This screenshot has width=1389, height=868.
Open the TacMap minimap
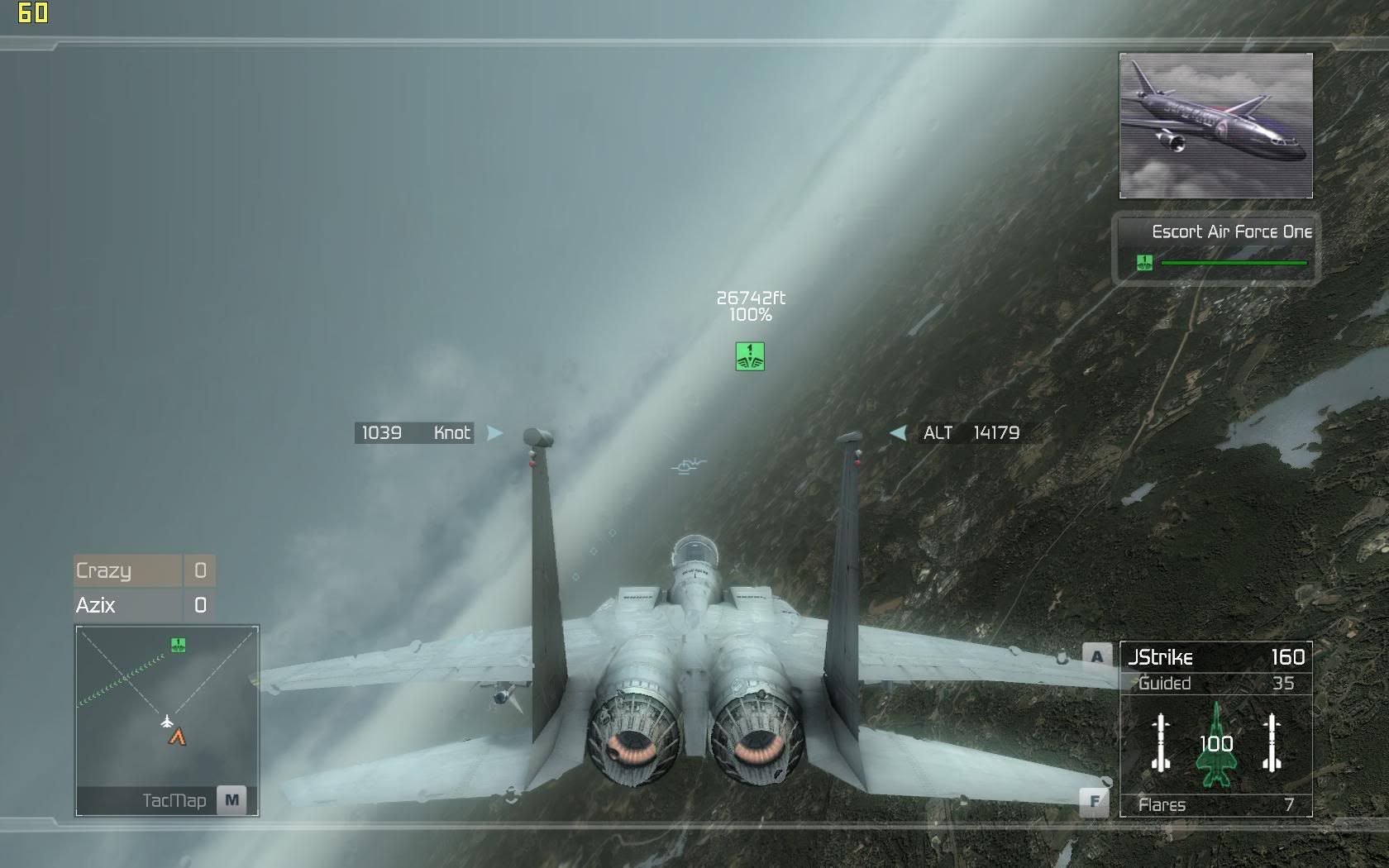(x=231, y=800)
